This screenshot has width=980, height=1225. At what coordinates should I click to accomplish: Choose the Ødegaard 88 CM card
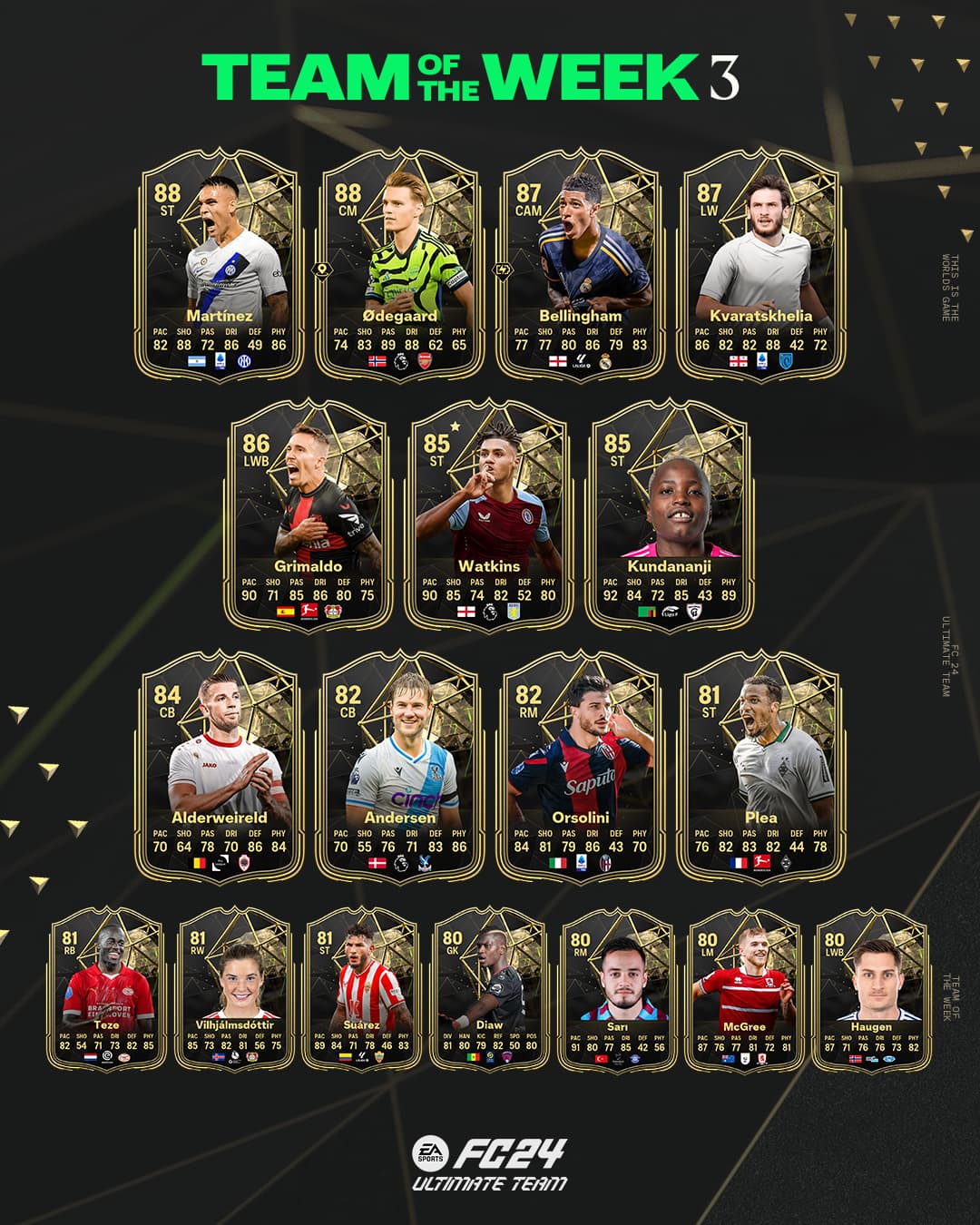point(399,263)
